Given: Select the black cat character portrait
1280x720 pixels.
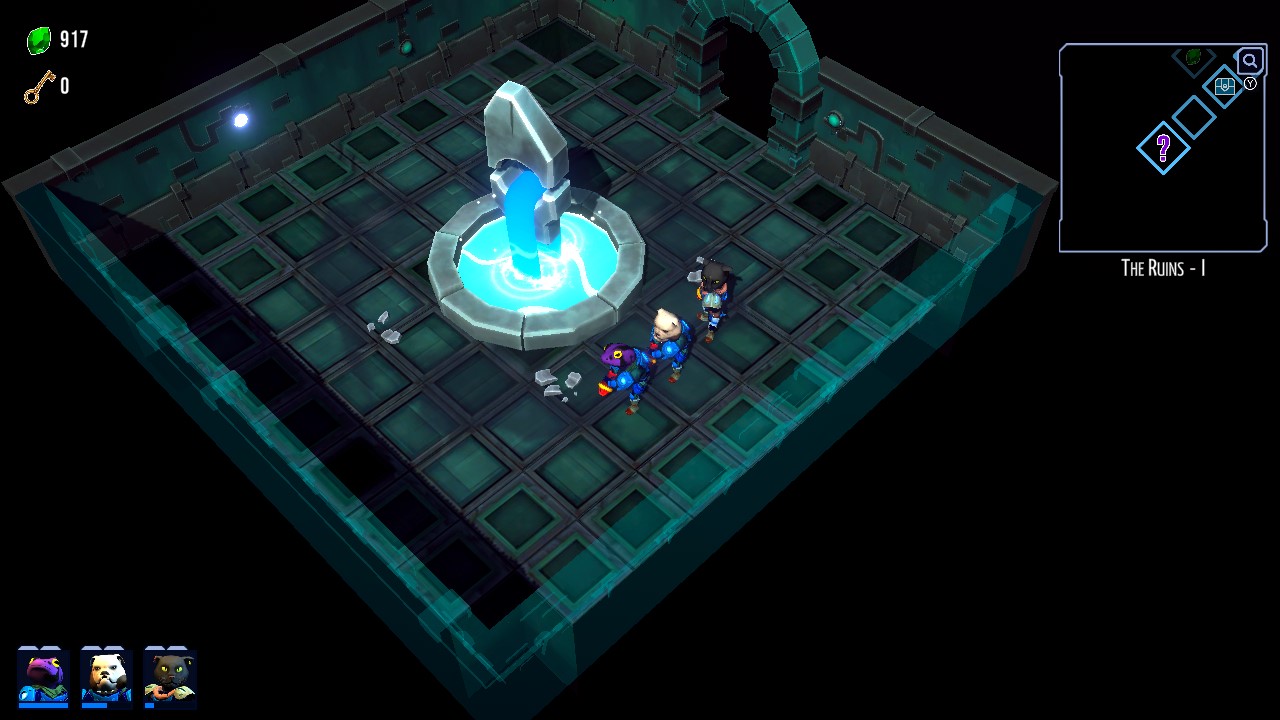Looking at the screenshot, I should click(x=169, y=673).
